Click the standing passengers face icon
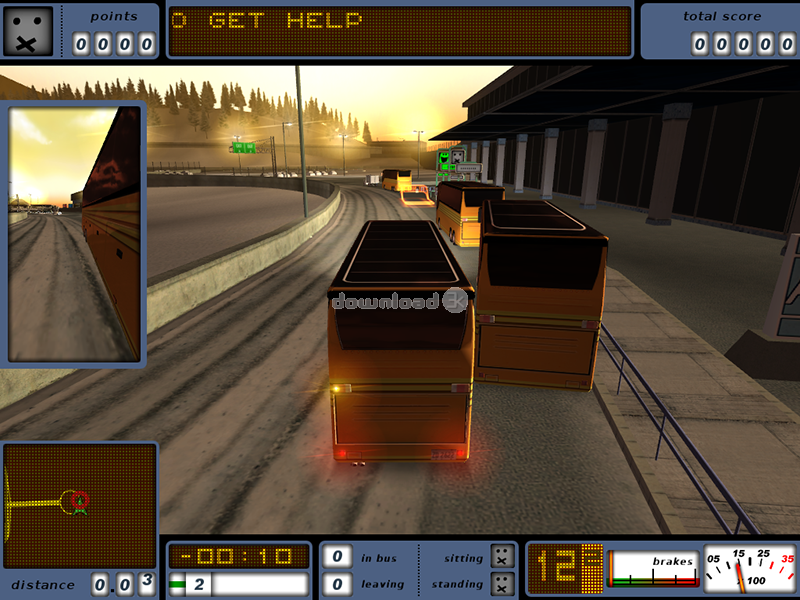Viewport: 800px width, 600px height. click(503, 583)
